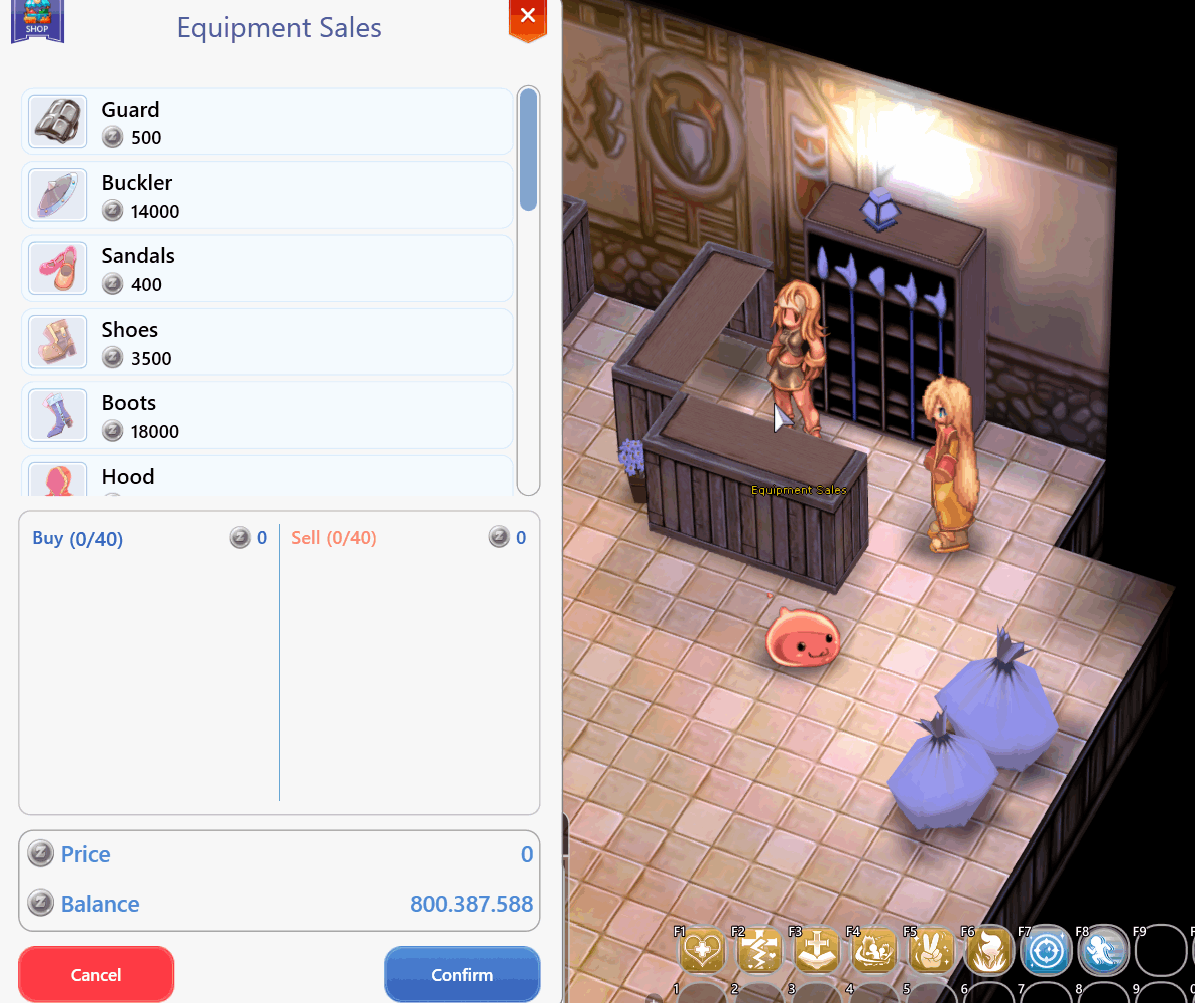Activate the running figure skill on F8
The width and height of the screenshot is (1195, 1003).
[1104, 950]
